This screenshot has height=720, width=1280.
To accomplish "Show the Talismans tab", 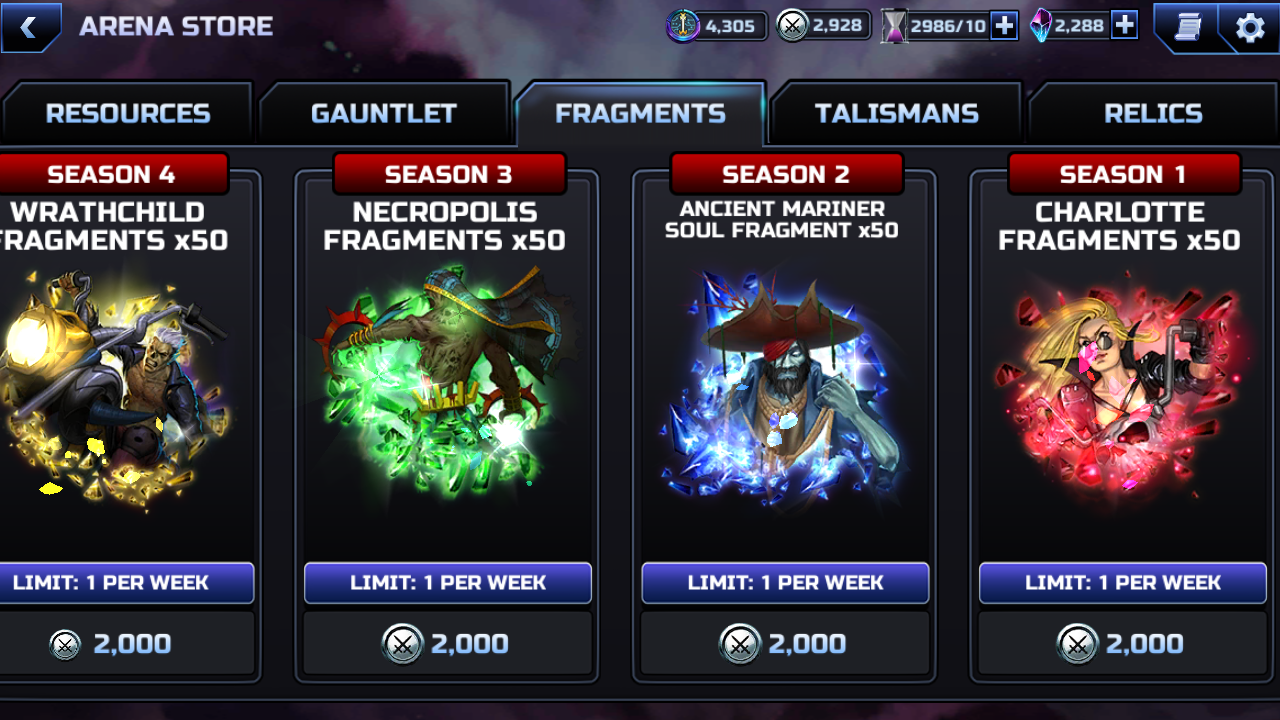I will tap(896, 114).
